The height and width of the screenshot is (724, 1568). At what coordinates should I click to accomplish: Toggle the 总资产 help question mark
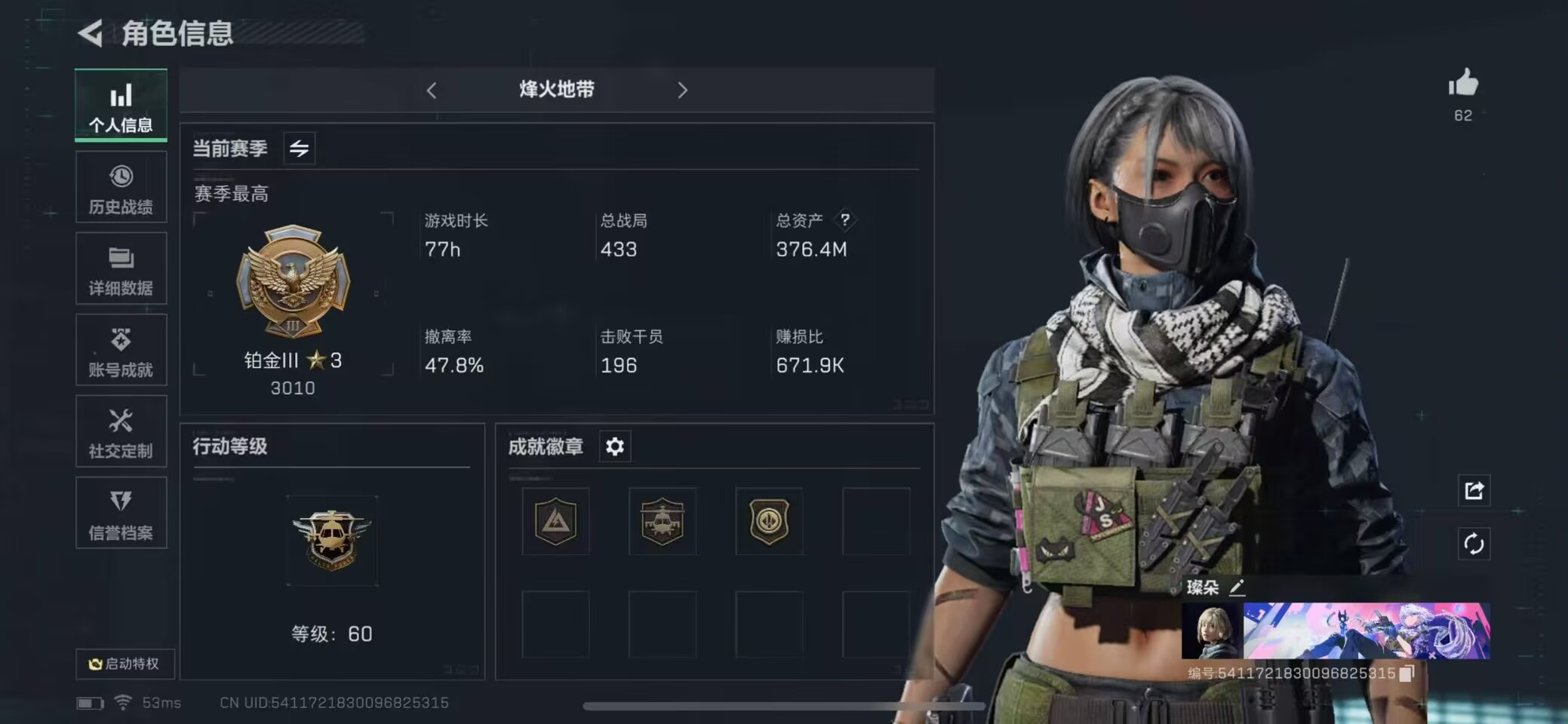[x=846, y=219]
